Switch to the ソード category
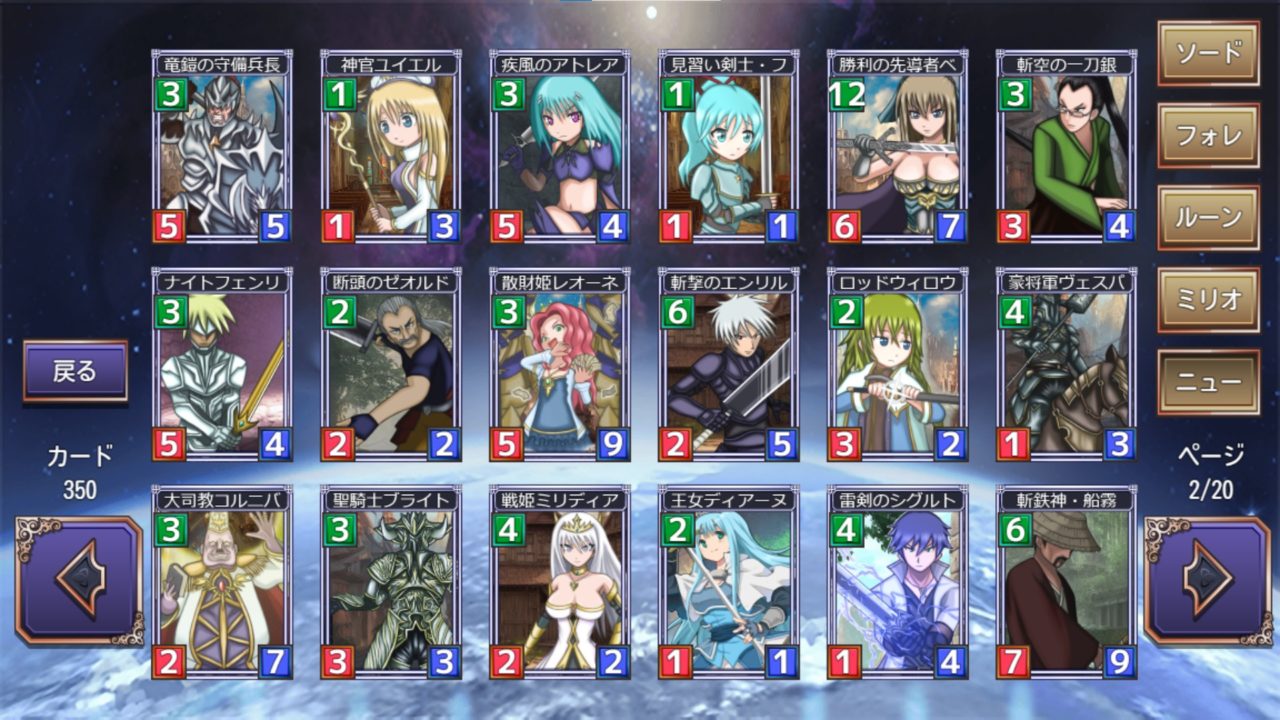1280x720 pixels. pyautogui.click(x=1208, y=54)
